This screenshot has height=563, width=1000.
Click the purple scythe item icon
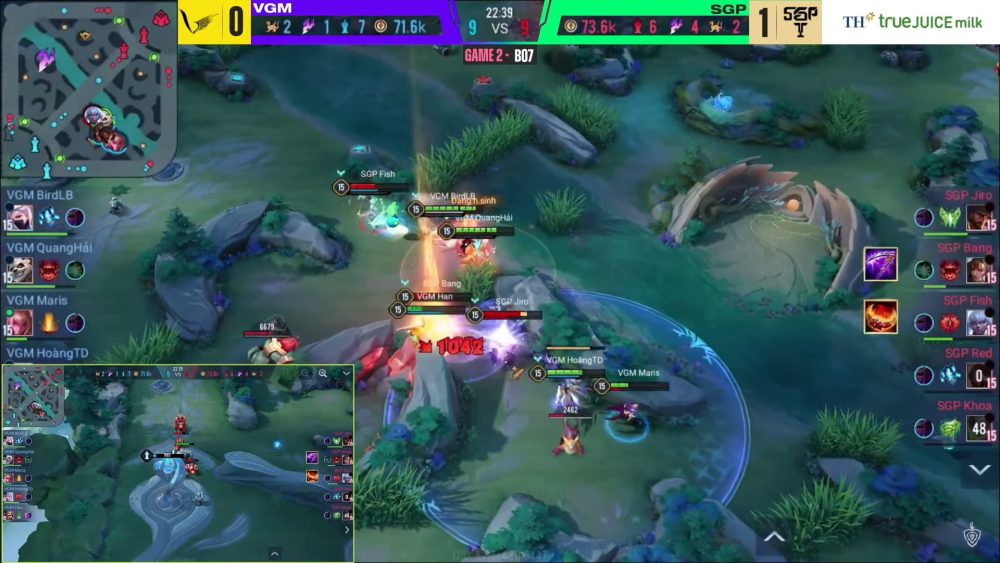(x=881, y=264)
